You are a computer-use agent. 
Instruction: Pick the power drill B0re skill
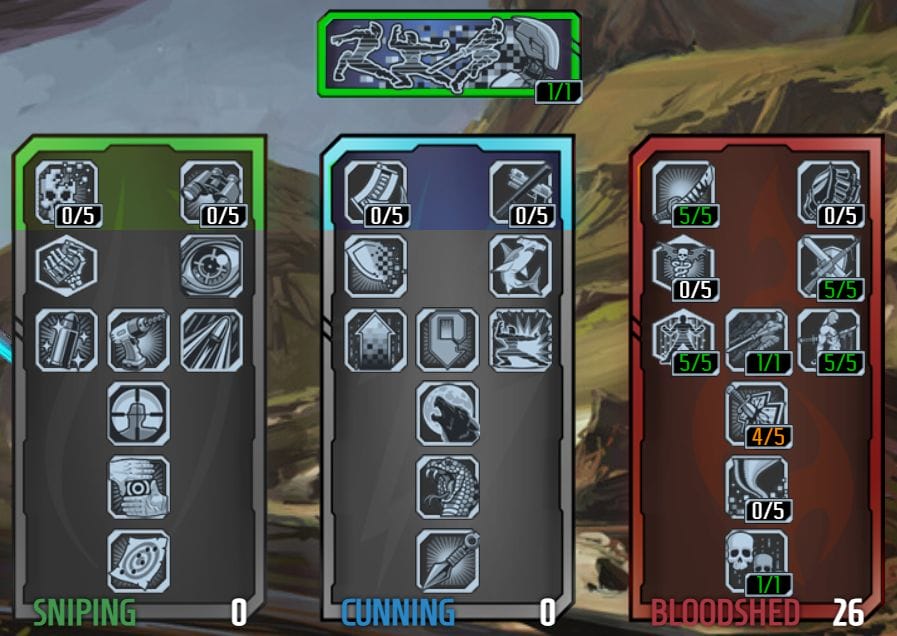pos(138,340)
